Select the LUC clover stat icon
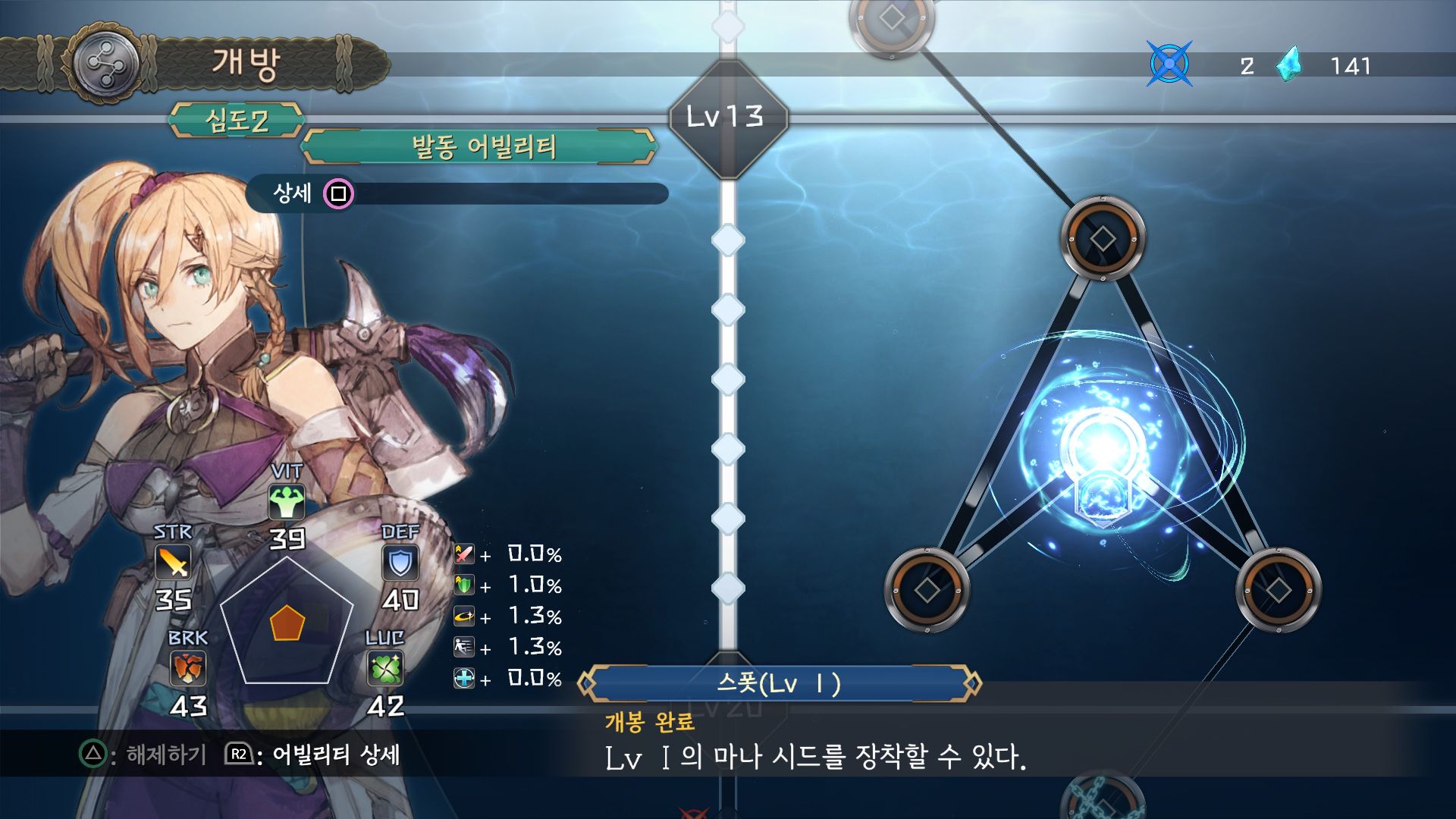Viewport: 1456px width, 819px height. [385, 669]
